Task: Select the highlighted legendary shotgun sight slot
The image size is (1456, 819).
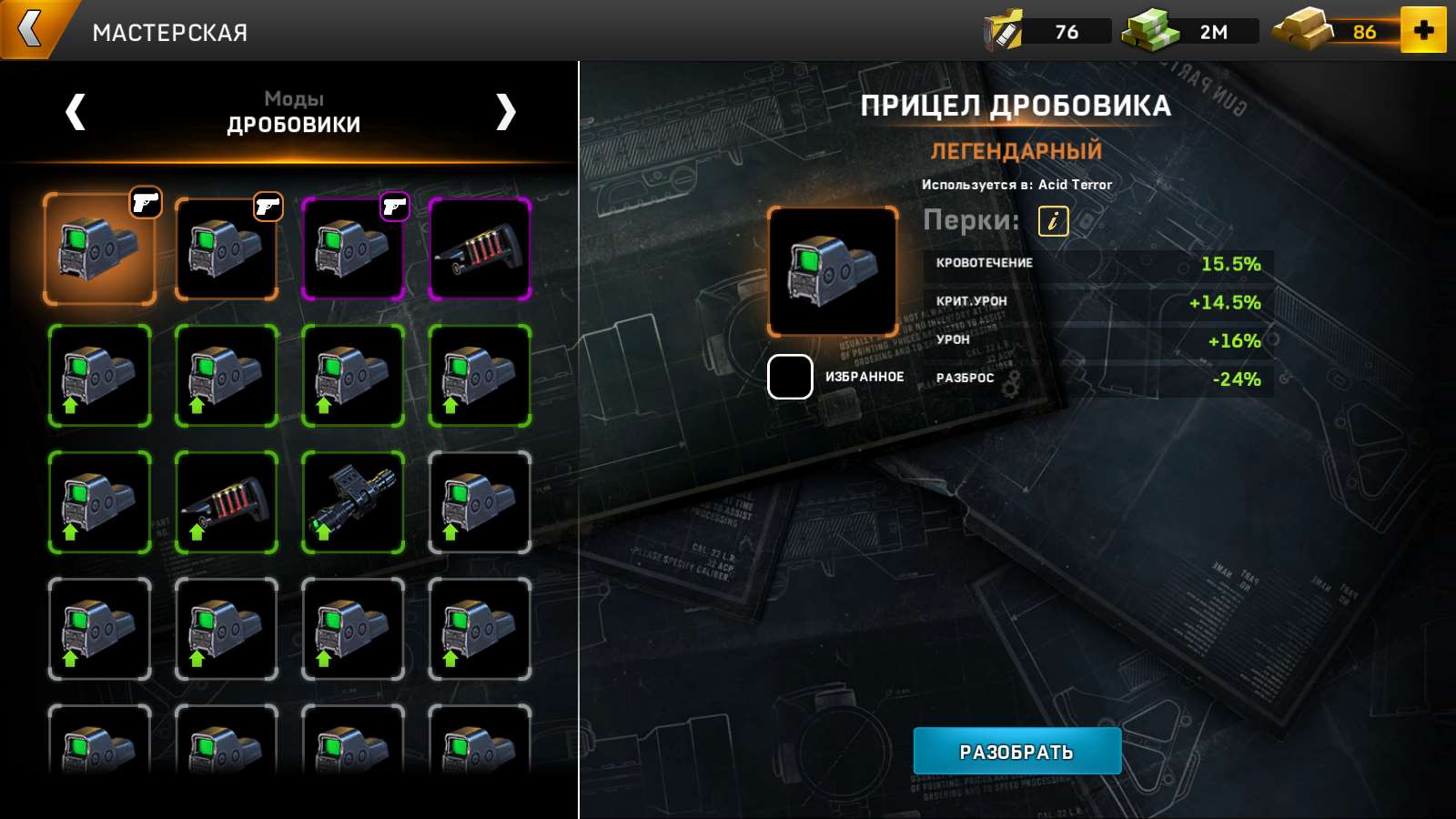Action: pos(99,248)
